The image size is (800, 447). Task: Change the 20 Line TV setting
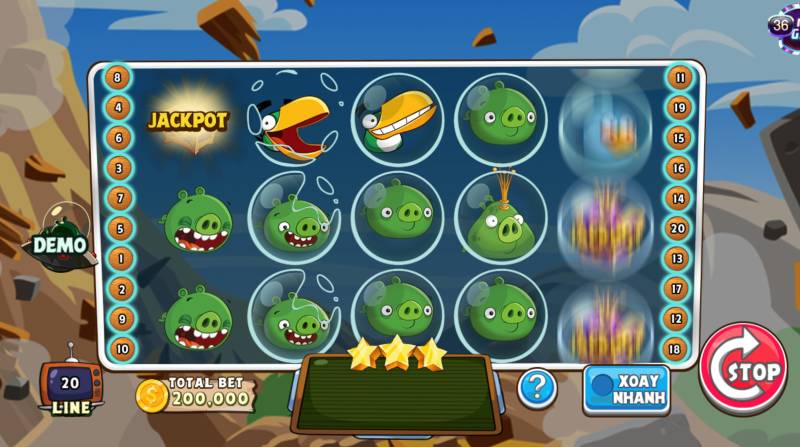point(70,388)
